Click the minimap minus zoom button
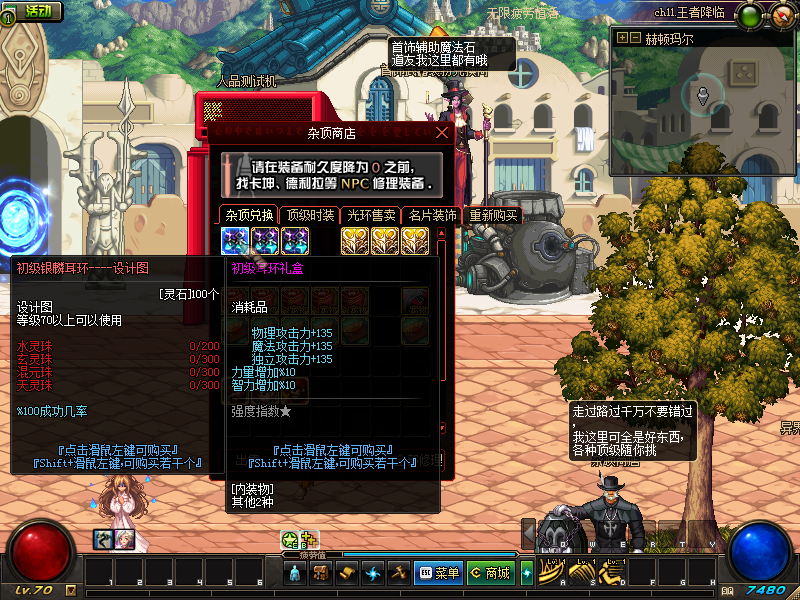The width and height of the screenshot is (800, 600). click(x=635, y=38)
